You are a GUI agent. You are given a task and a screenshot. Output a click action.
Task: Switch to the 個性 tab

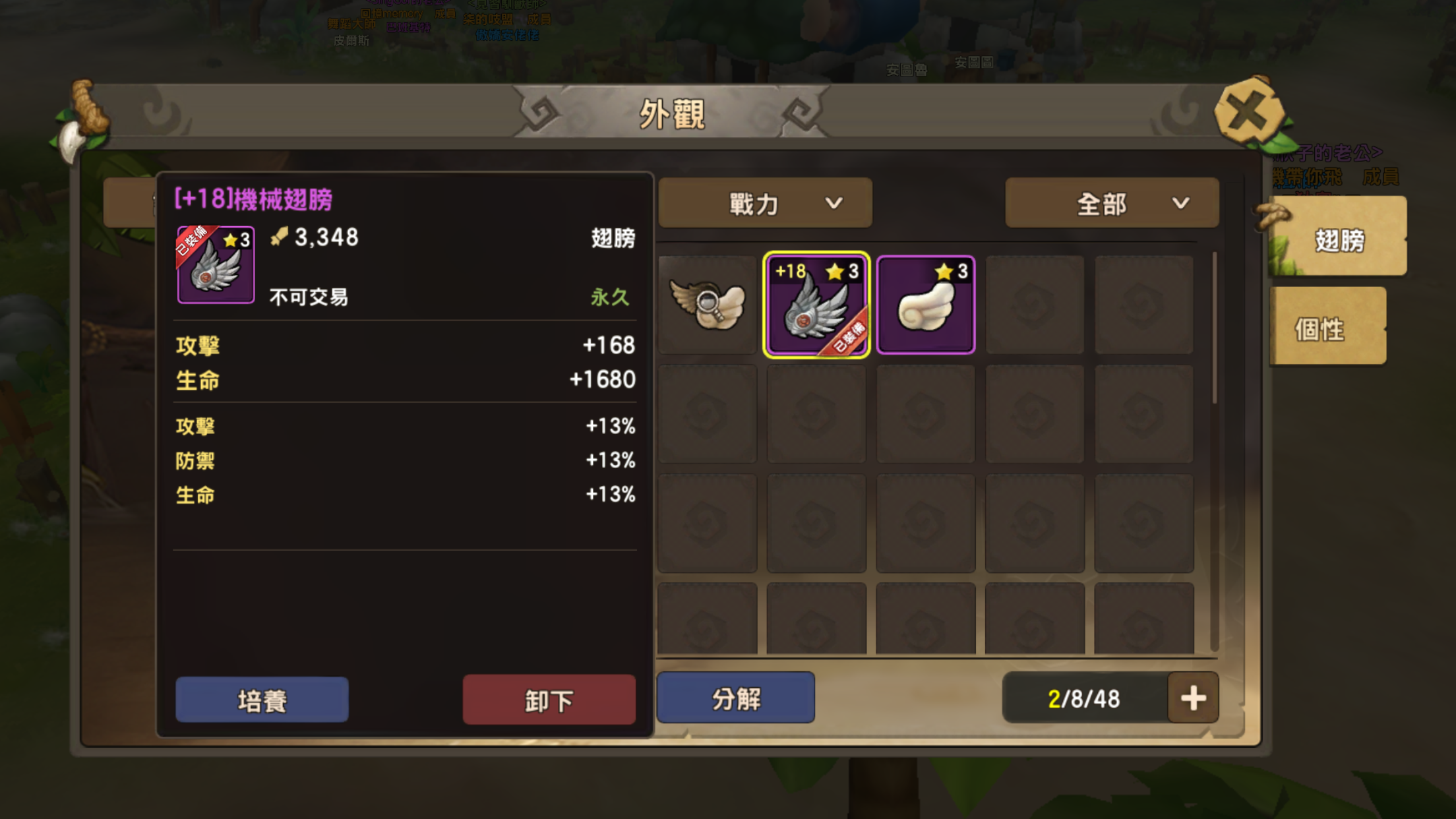click(1327, 328)
